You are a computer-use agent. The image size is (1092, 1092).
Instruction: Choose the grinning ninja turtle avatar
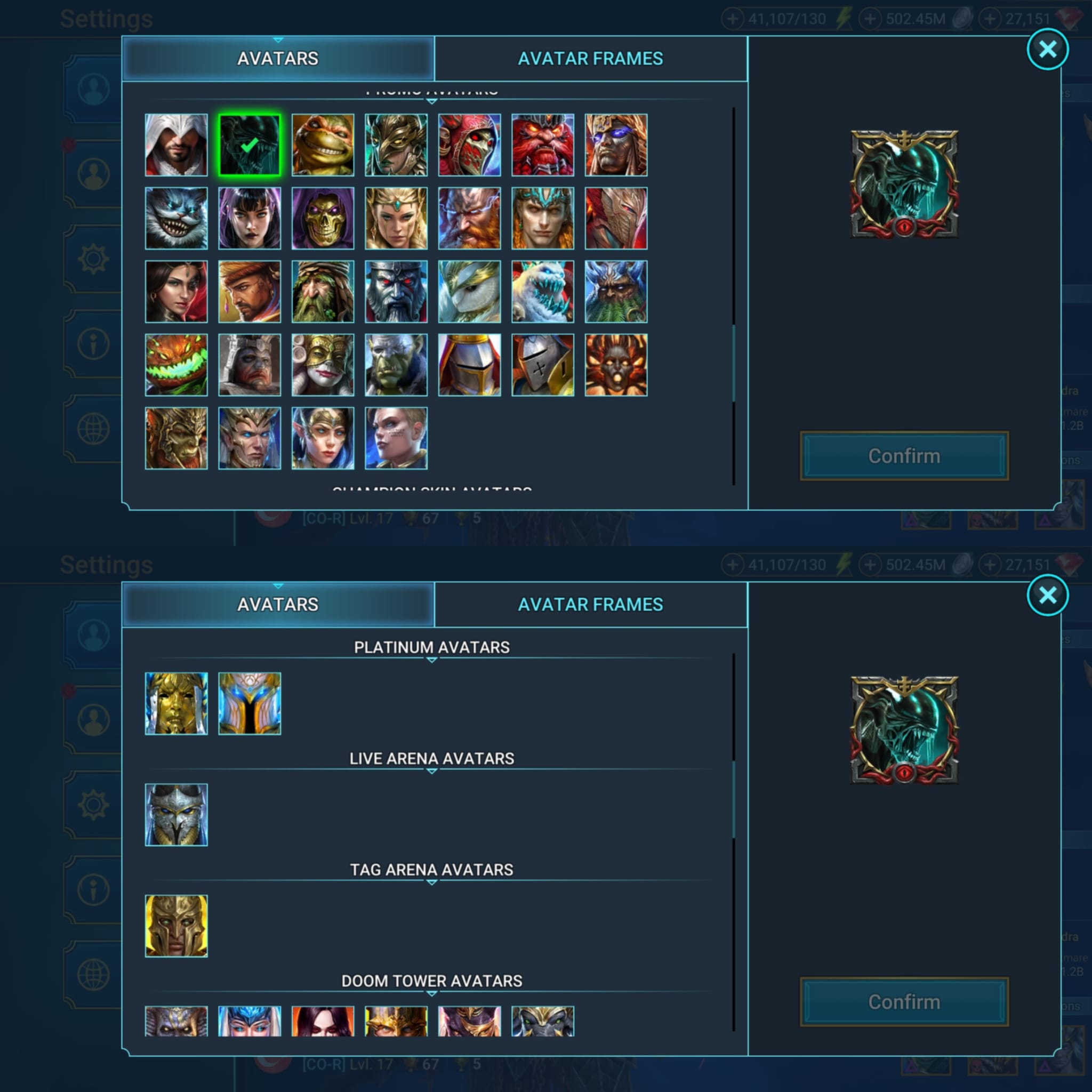(x=323, y=144)
